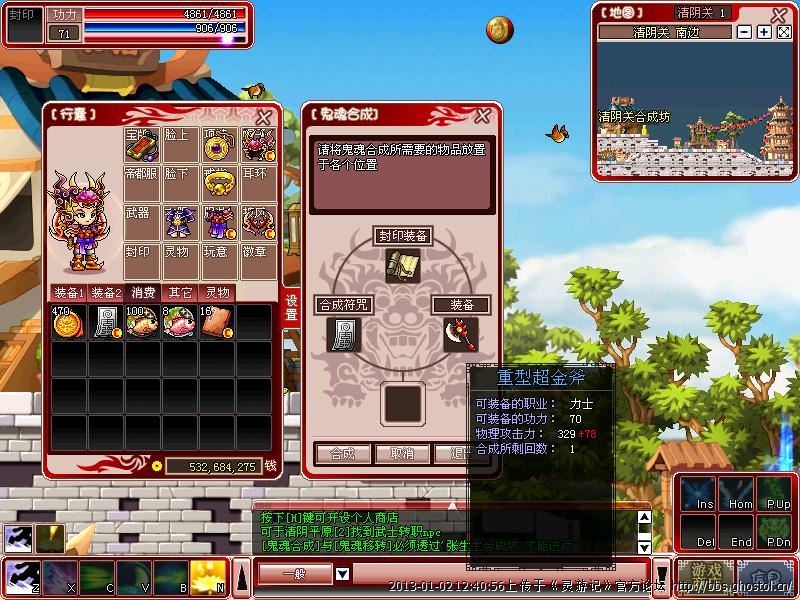The height and width of the screenshot is (600, 800).
Task: Zoom in the minimap with plus button
Action: tap(764, 32)
